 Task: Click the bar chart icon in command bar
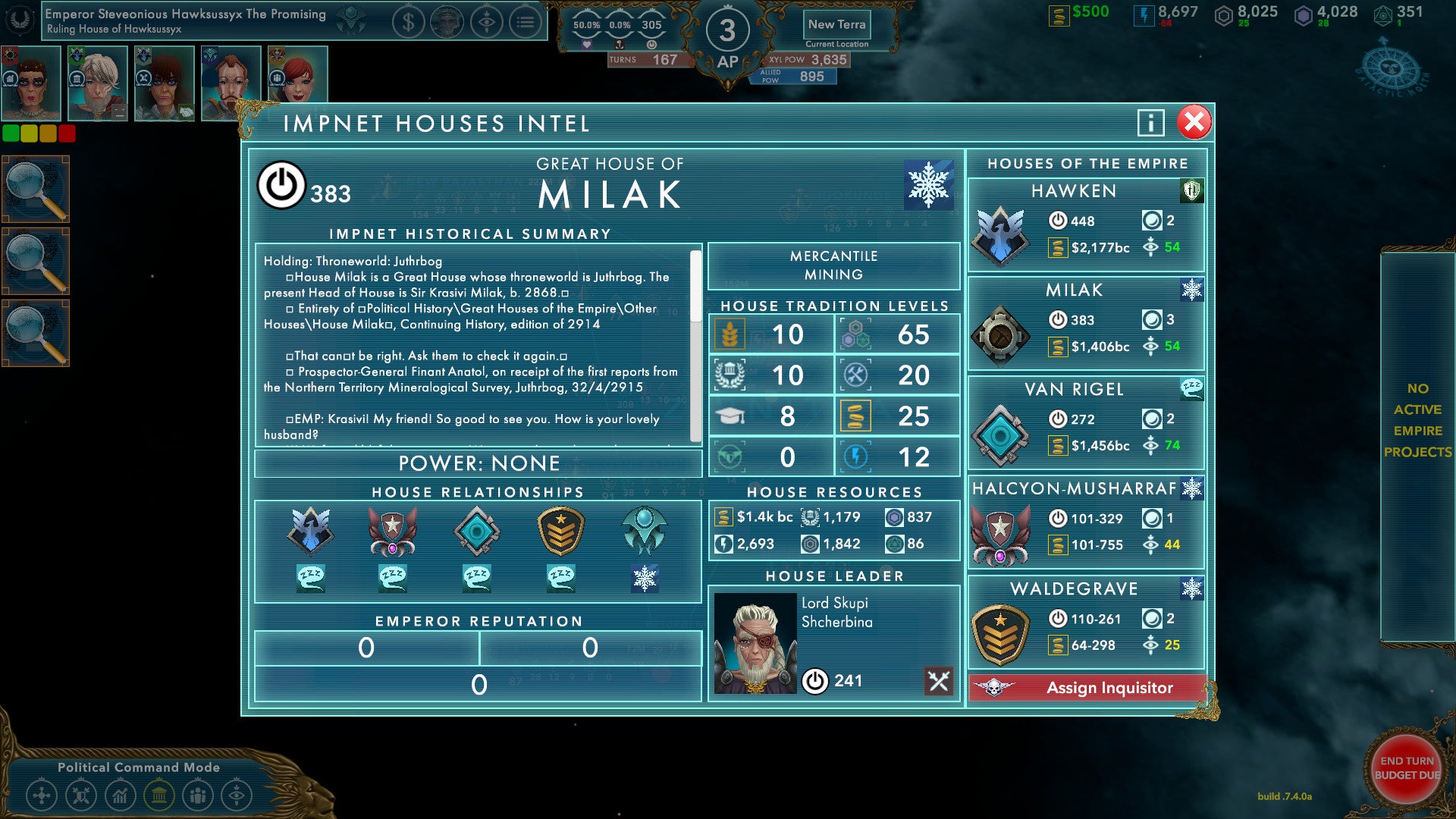120,795
